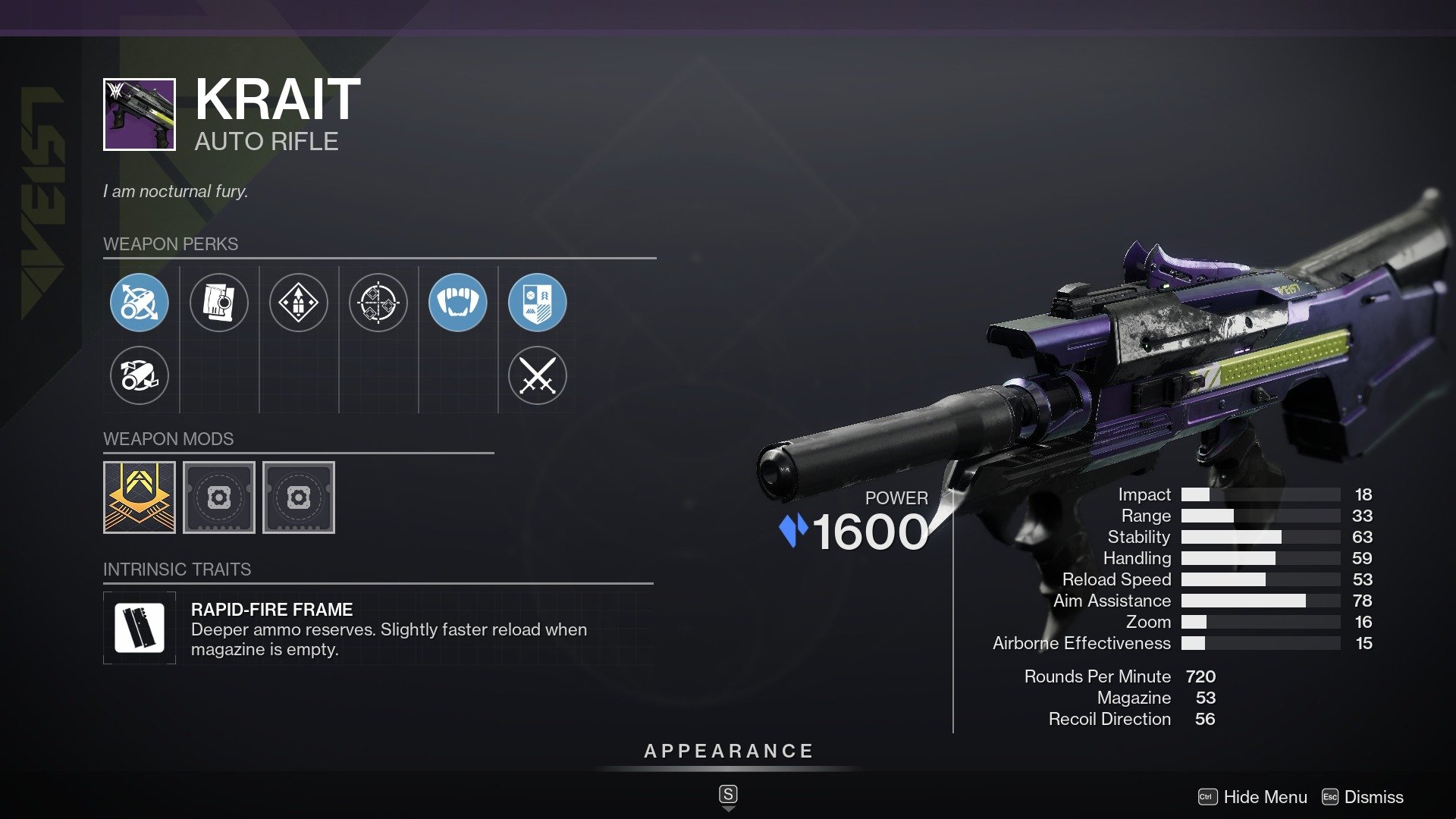This screenshot has height=819, width=1456.
Task: Select the Arrowhead Brake barrel perk
Action: coord(140,302)
